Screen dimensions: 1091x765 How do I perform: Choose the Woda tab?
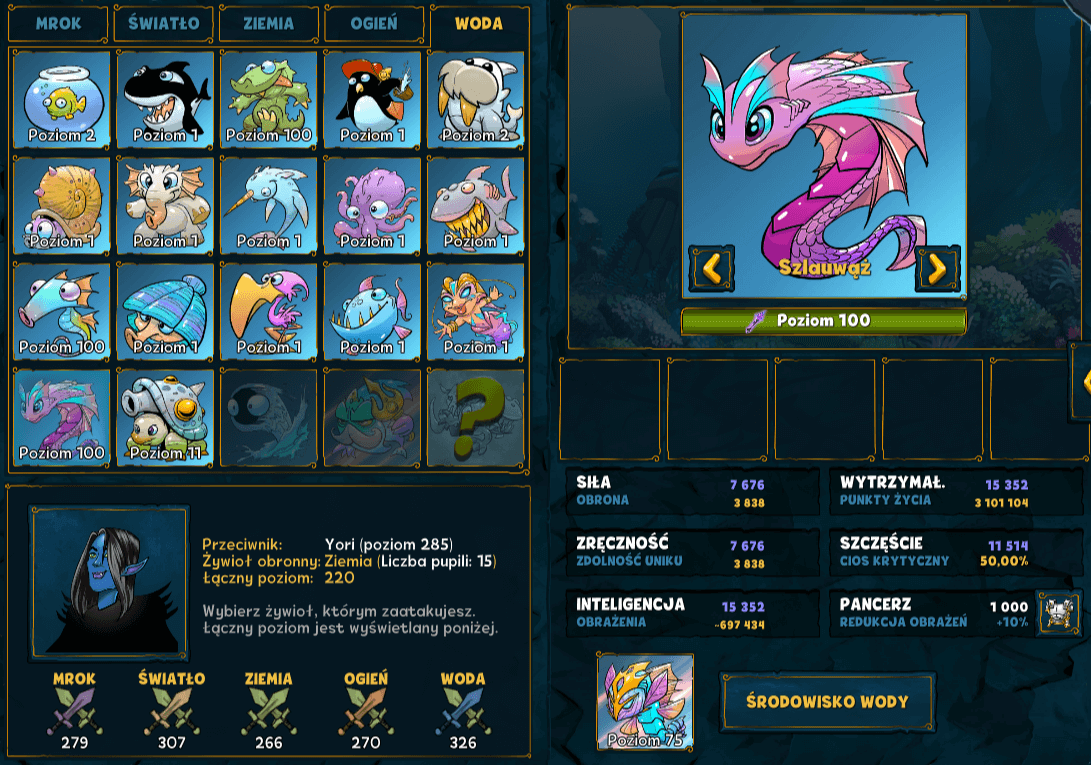pos(478,23)
